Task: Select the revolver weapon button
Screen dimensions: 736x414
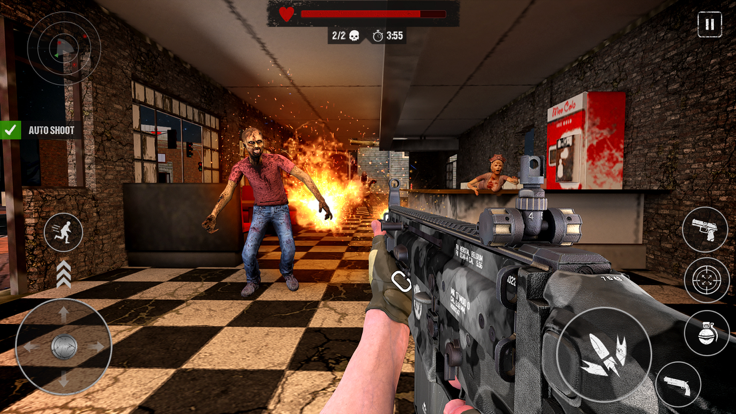Action: point(678,385)
